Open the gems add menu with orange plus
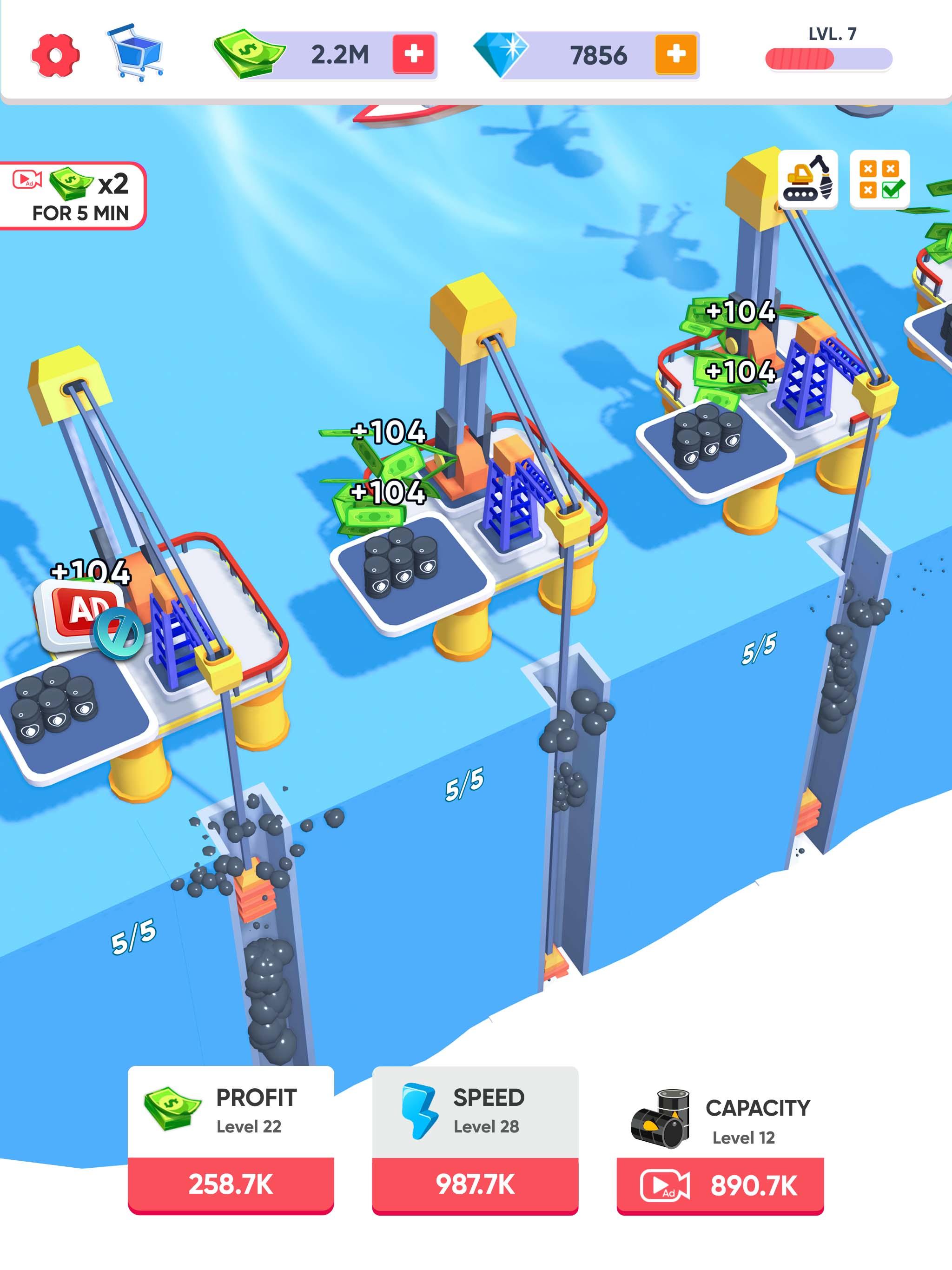 675,54
